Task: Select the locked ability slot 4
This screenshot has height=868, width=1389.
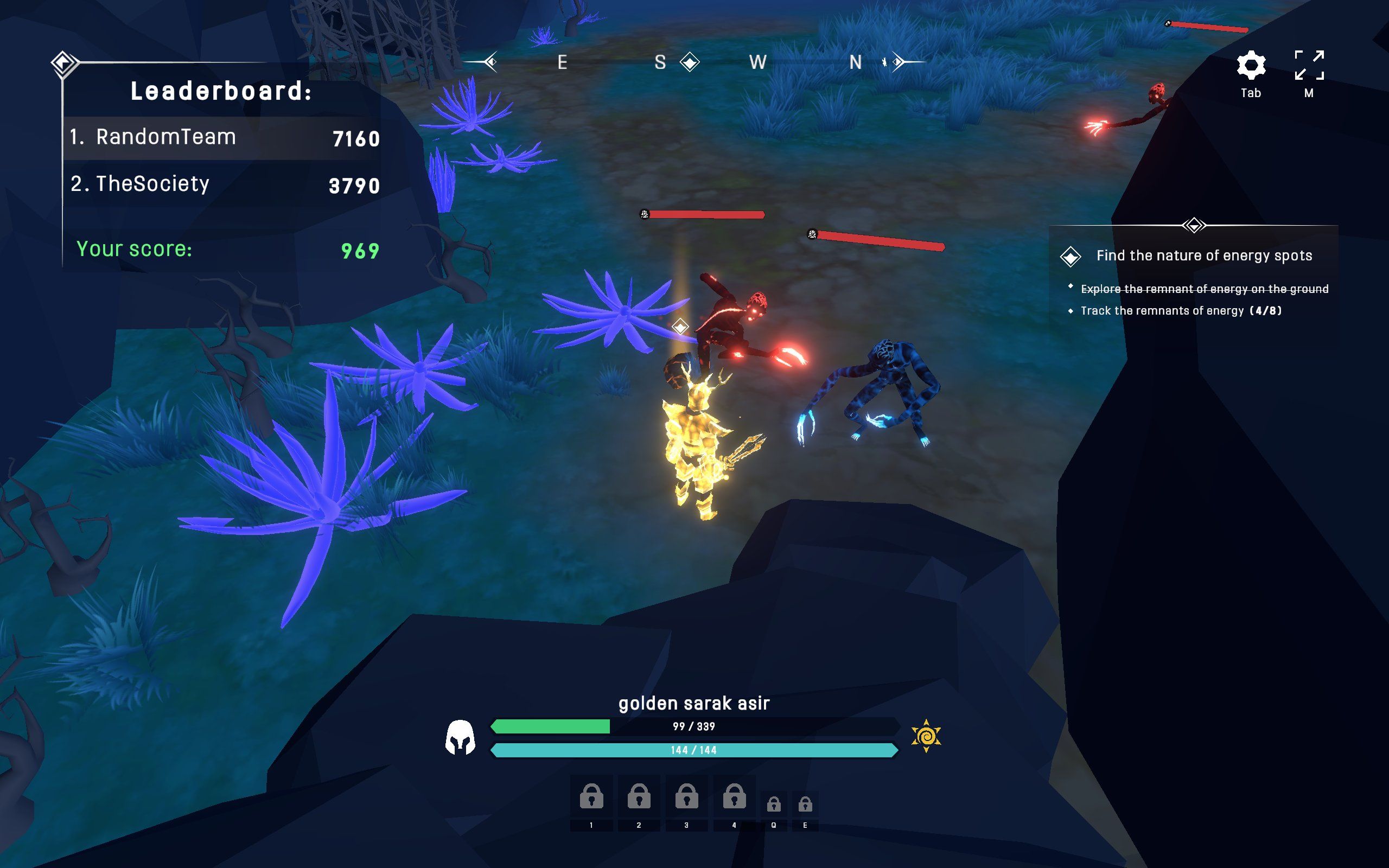Action: (x=734, y=797)
